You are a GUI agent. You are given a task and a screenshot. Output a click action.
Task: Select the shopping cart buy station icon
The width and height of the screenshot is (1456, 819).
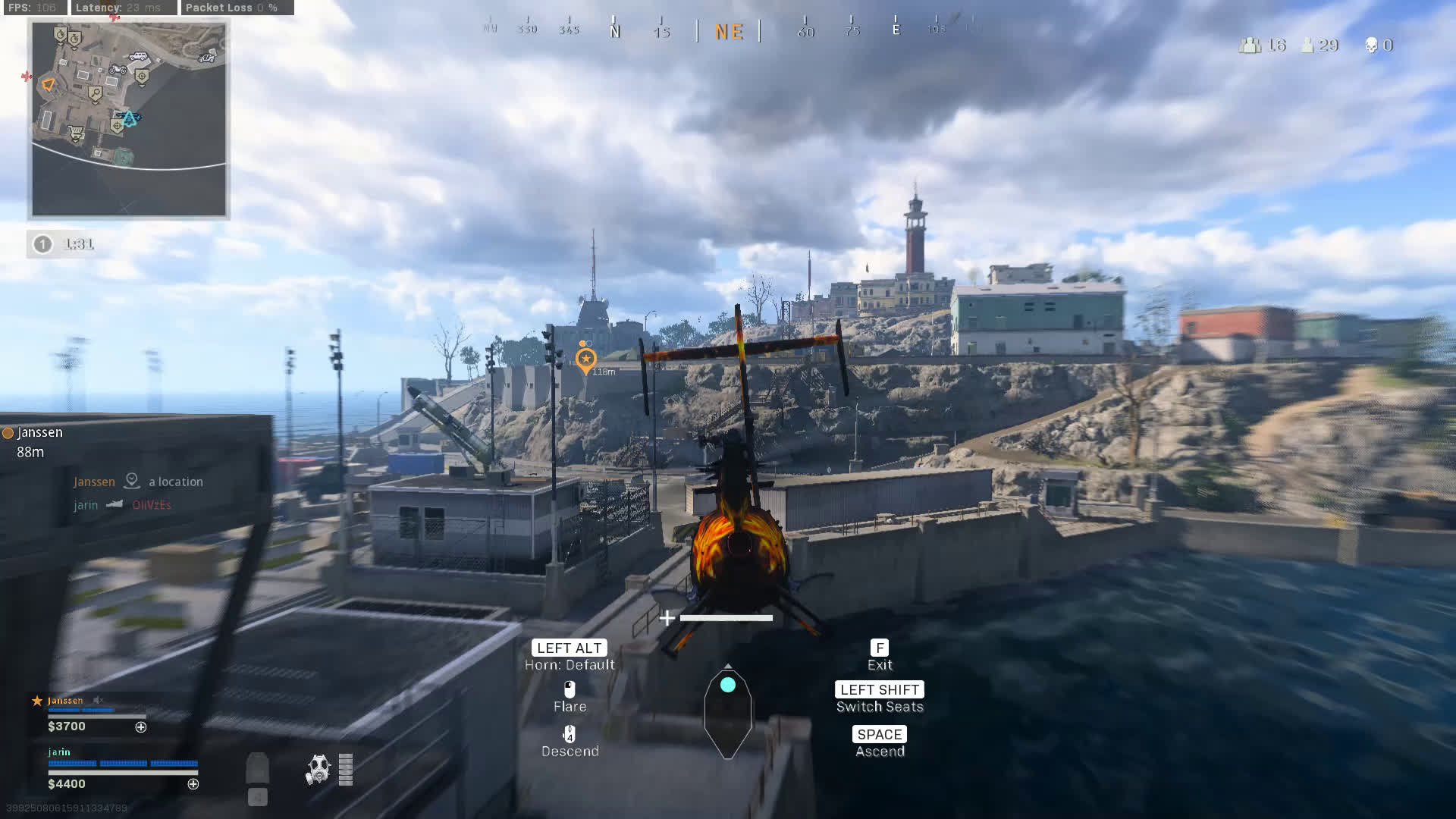(x=76, y=135)
